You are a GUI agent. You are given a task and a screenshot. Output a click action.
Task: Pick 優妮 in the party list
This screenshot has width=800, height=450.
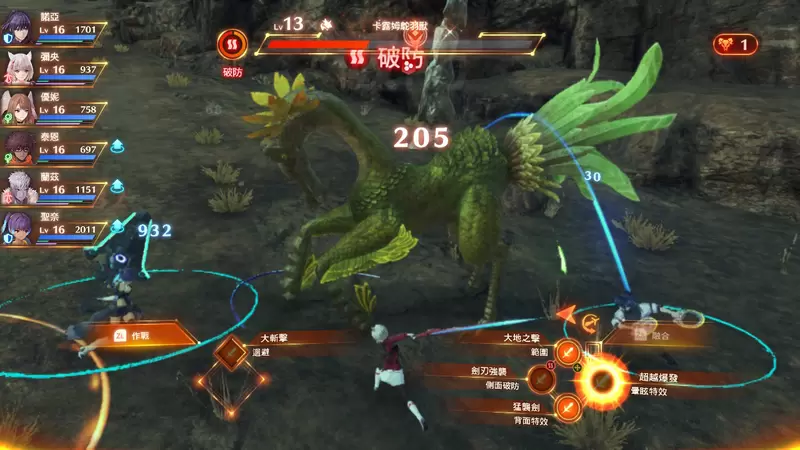(19, 106)
